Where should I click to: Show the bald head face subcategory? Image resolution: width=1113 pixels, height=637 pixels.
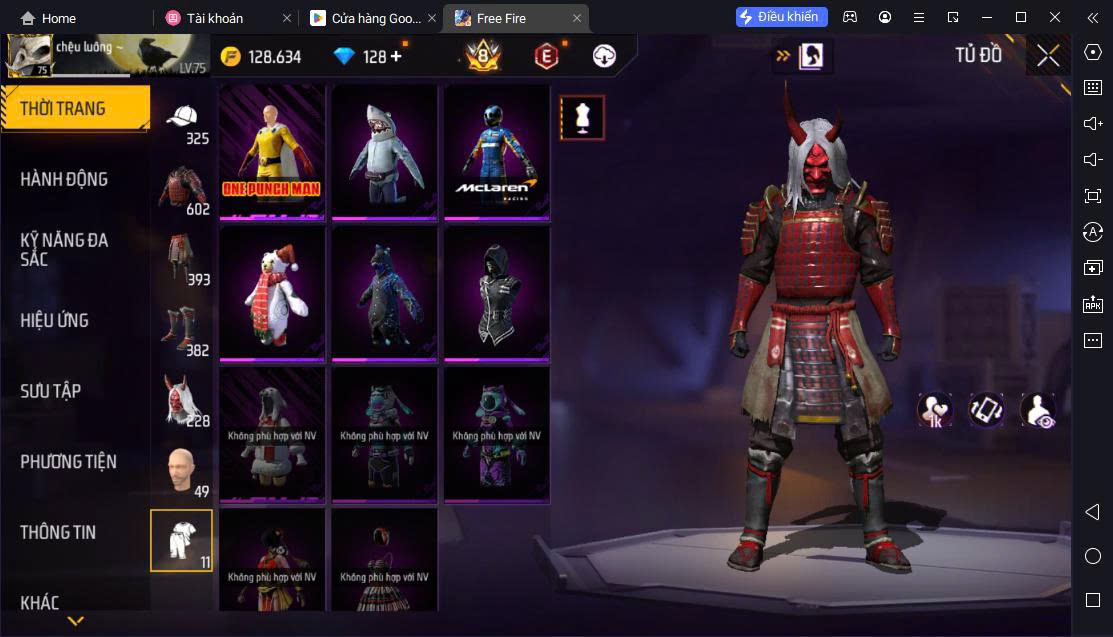181,471
